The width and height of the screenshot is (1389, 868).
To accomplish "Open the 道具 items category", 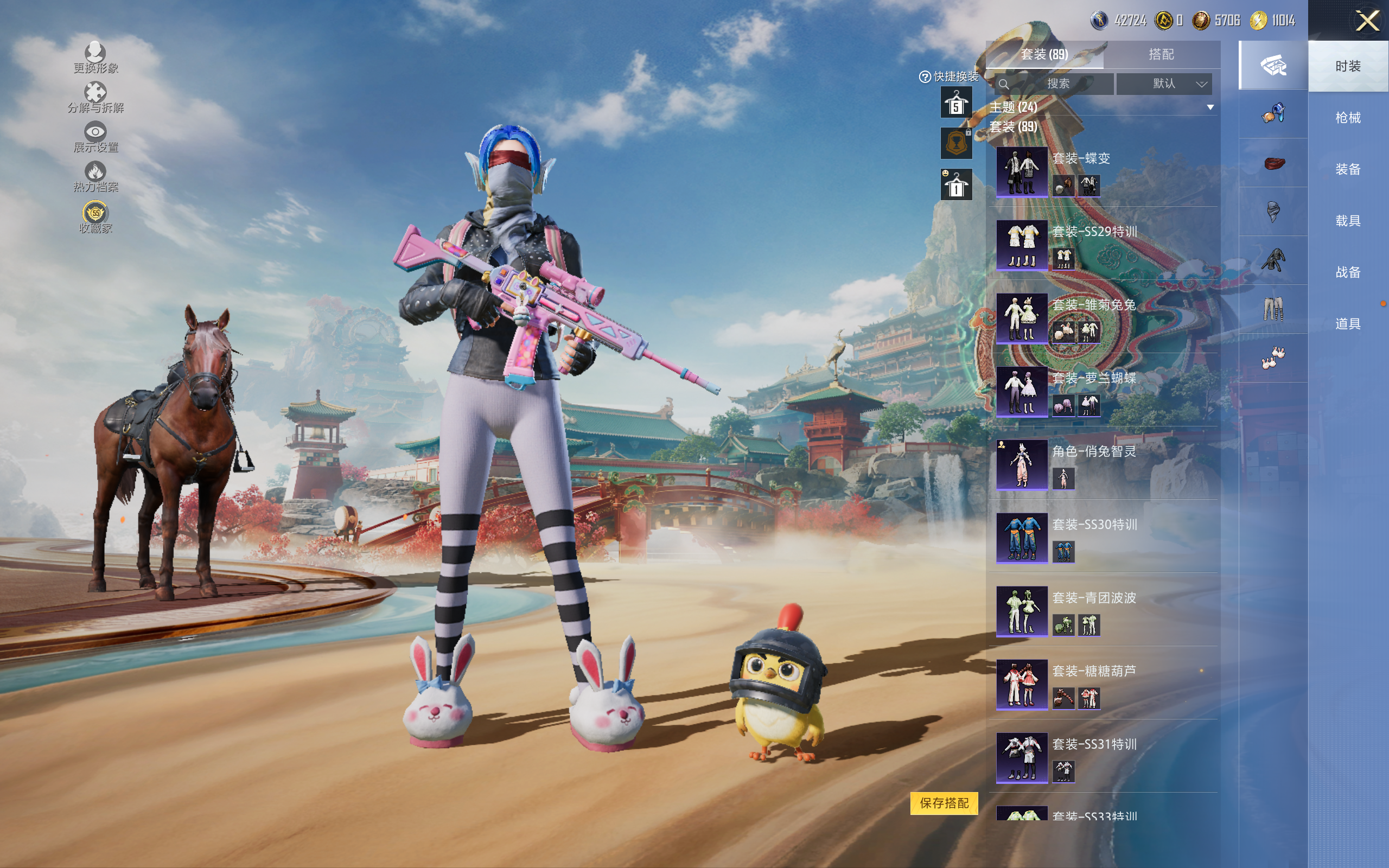I will pyautogui.click(x=1348, y=324).
